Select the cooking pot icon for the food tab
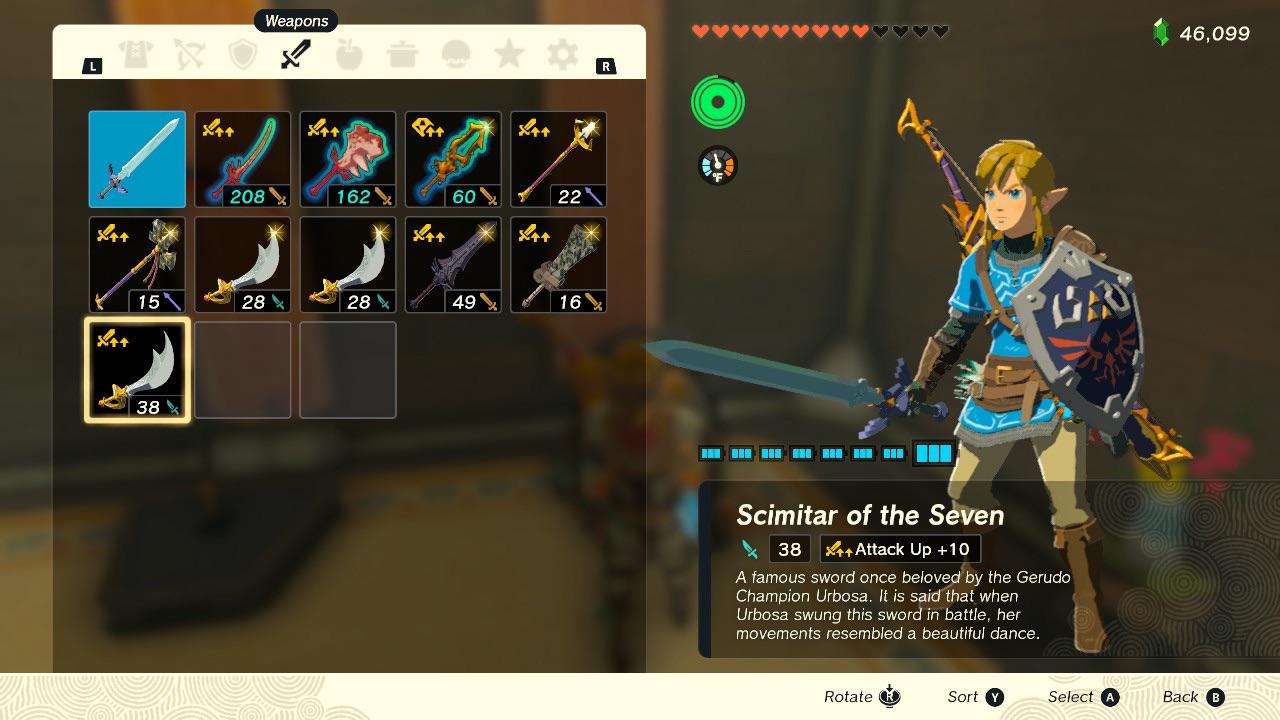The image size is (1280, 720). pos(403,55)
